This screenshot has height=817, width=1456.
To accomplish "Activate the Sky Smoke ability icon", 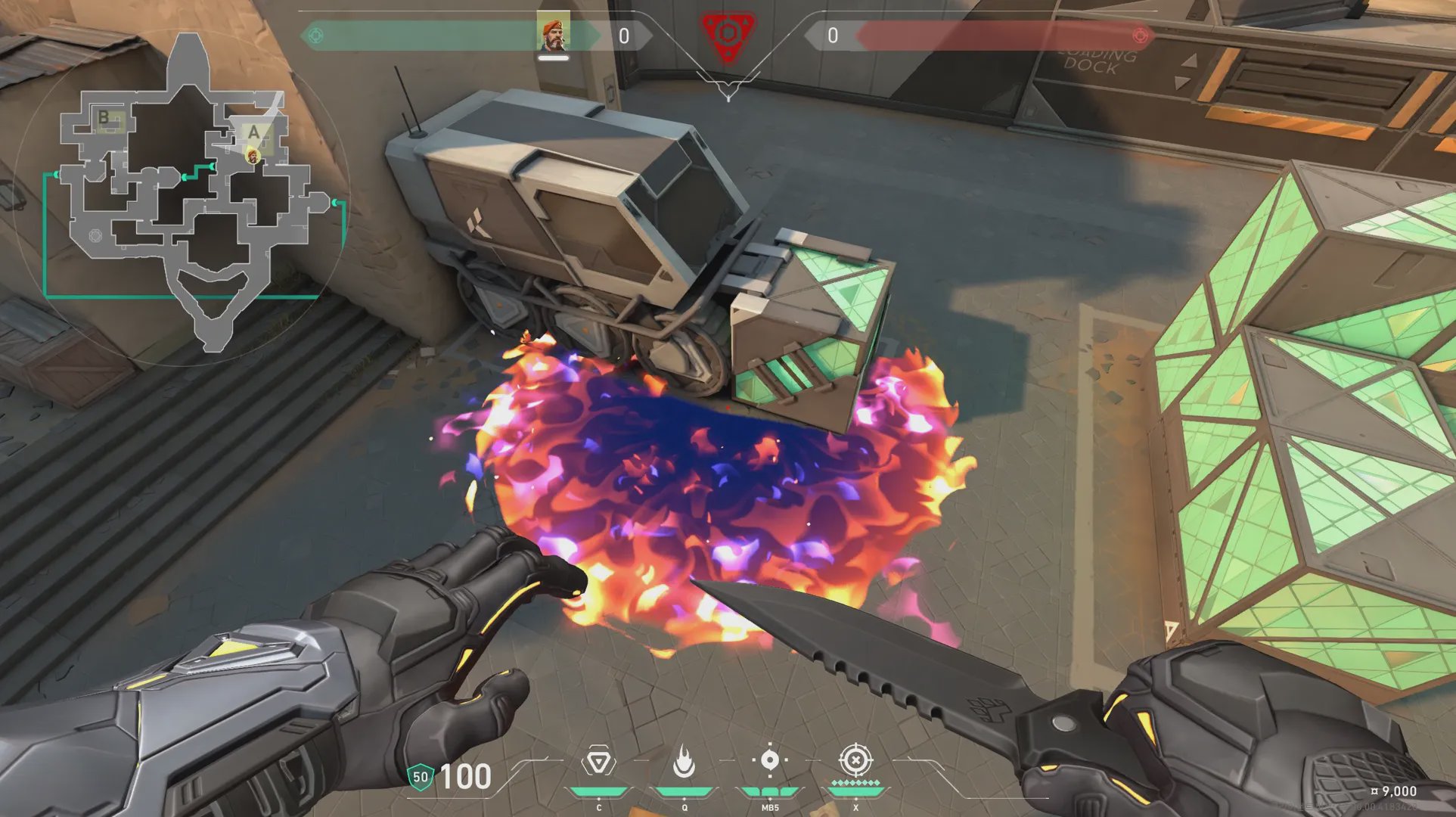I will 770,760.
